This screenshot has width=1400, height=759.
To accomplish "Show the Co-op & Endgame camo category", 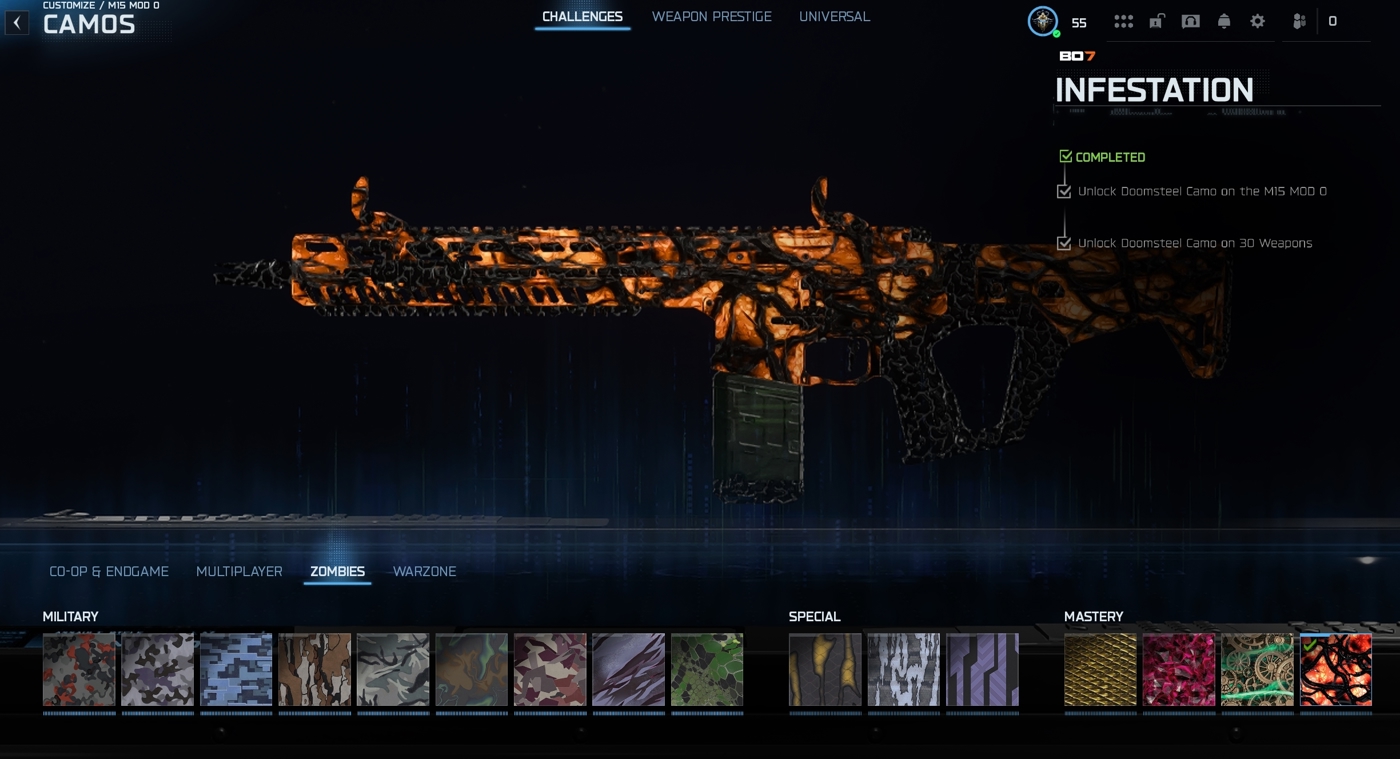I will 109,572.
